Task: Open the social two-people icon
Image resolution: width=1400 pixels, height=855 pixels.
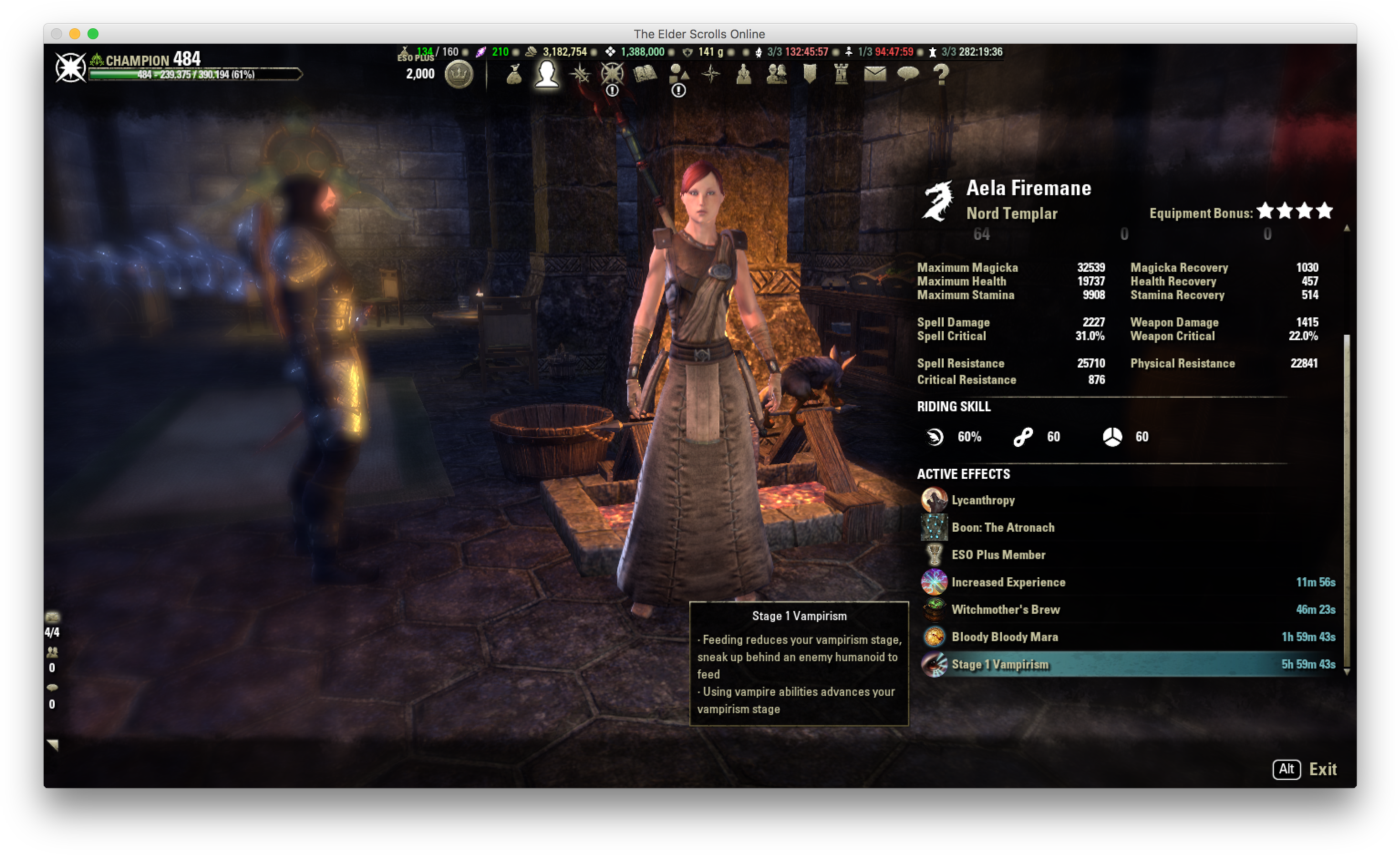Action: (x=776, y=74)
